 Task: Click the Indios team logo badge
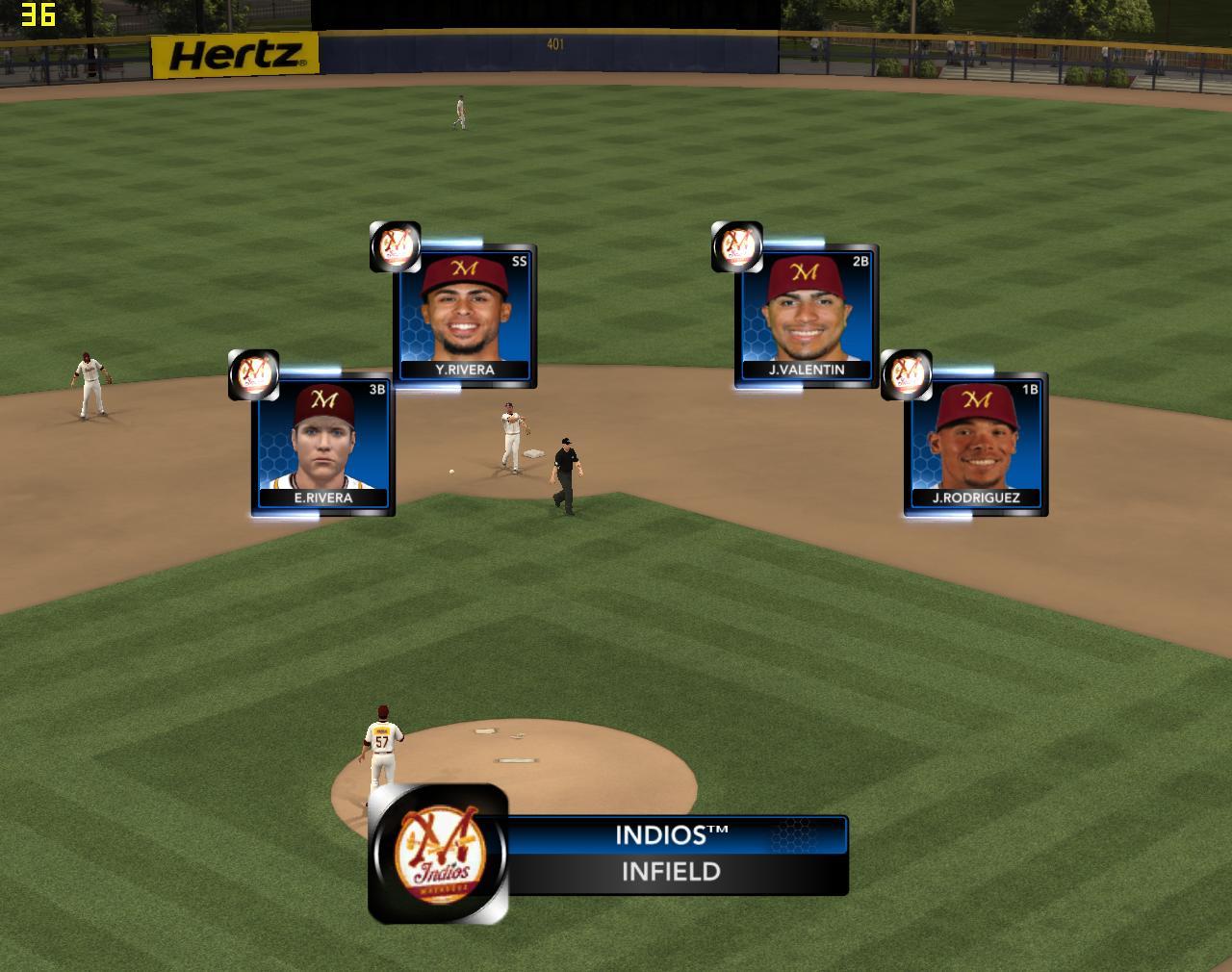[x=438, y=854]
